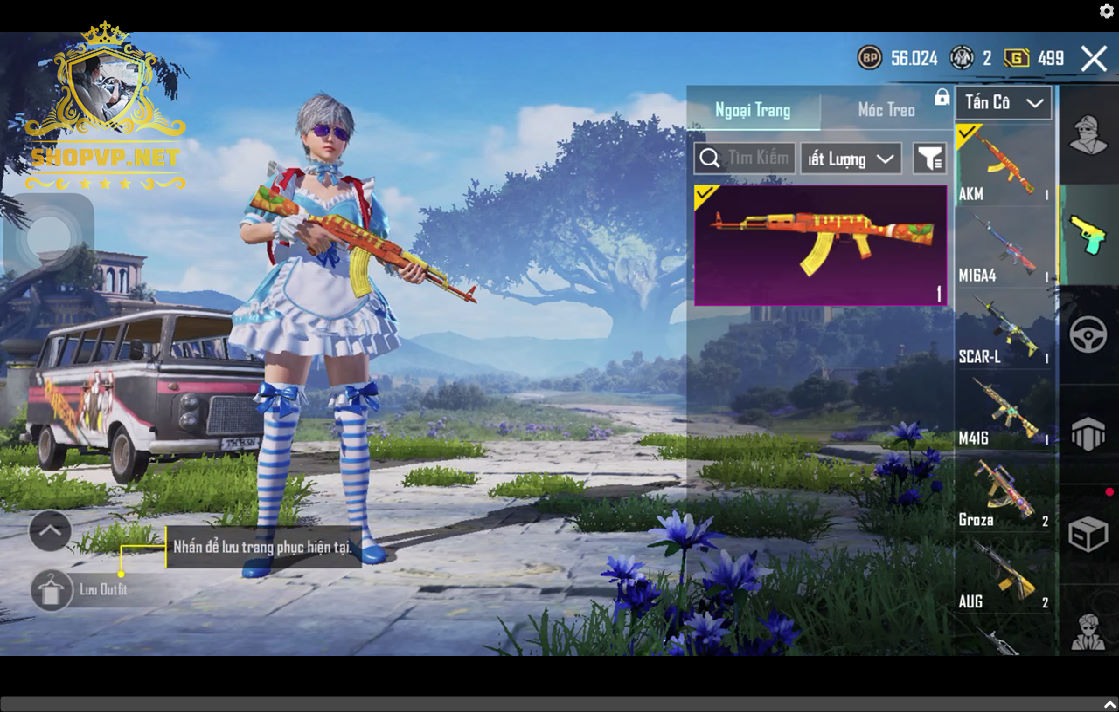Switch to the Ngoại Trang tab
The height and width of the screenshot is (712, 1119).
coord(753,110)
